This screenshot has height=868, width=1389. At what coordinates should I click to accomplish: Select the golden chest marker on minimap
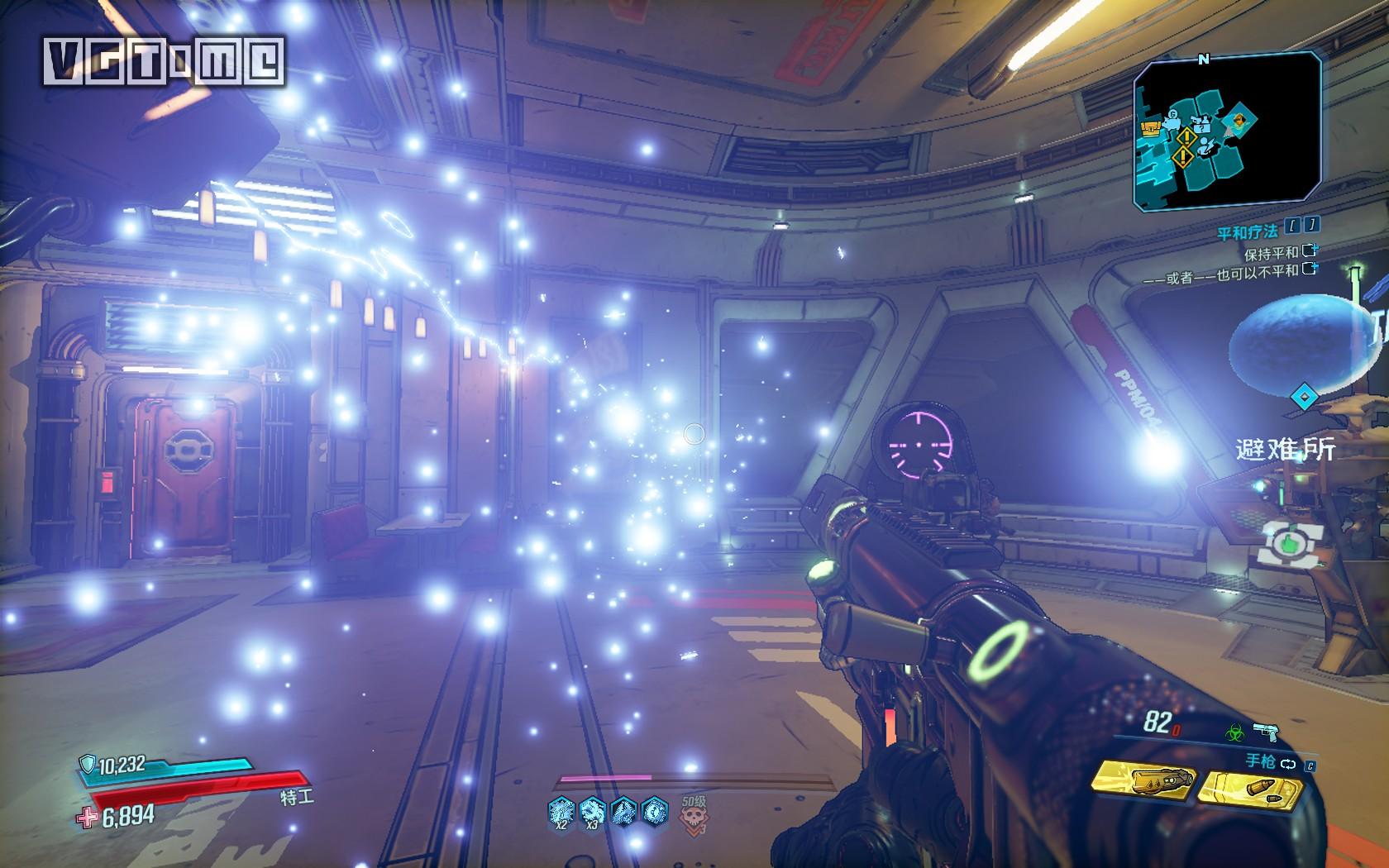1150,127
